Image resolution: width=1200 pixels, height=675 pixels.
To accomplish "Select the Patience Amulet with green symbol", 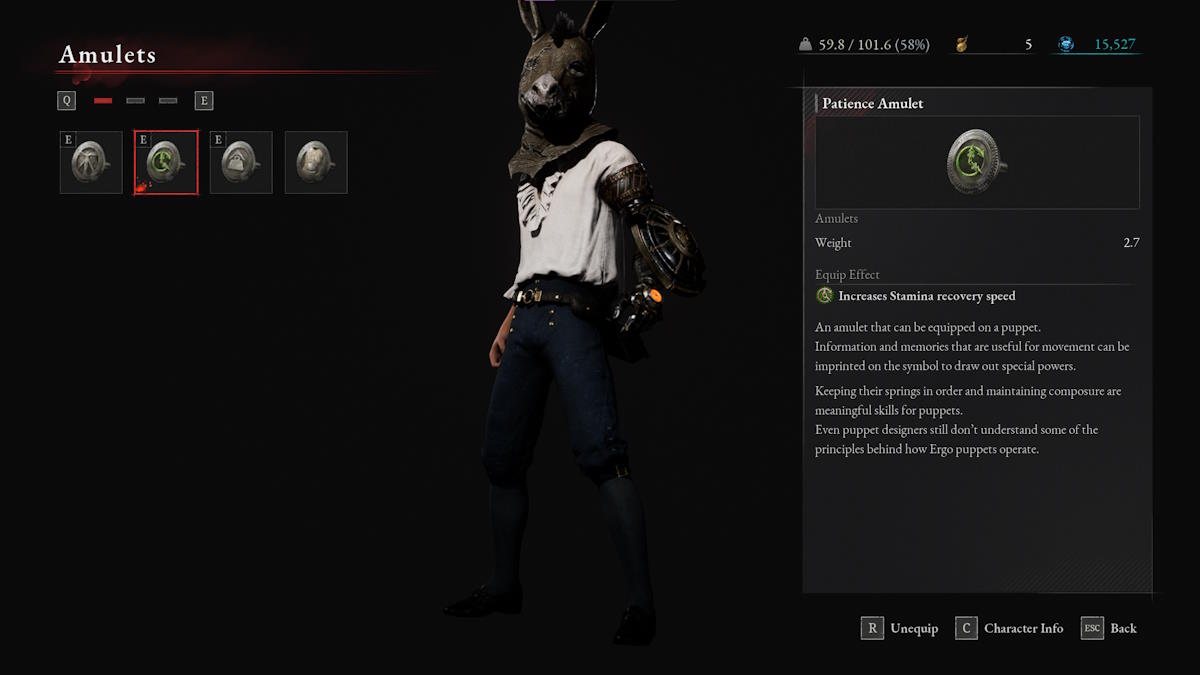I will tap(166, 162).
